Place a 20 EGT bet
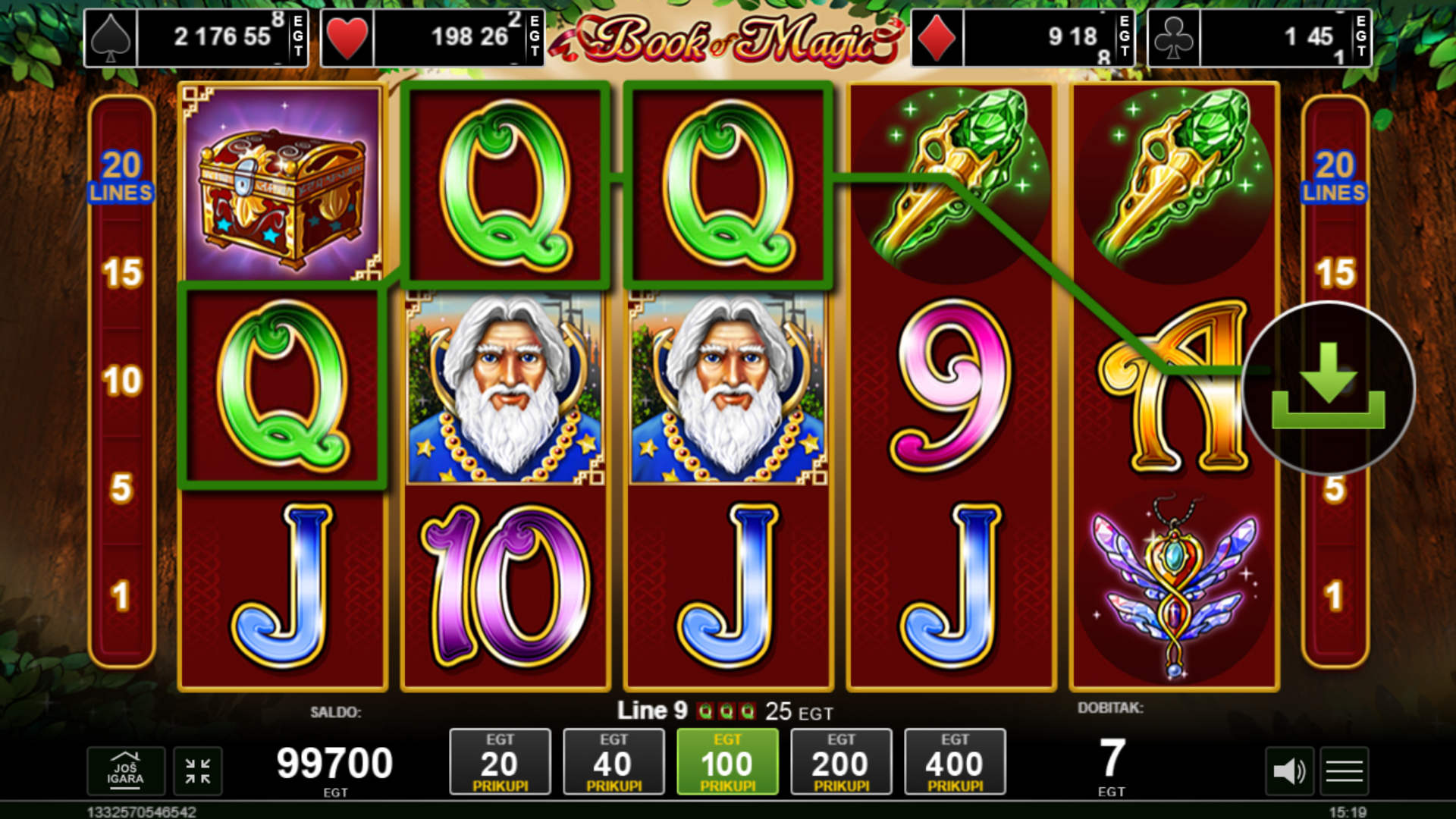Screen dimensions: 1456x819 tap(500, 762)
